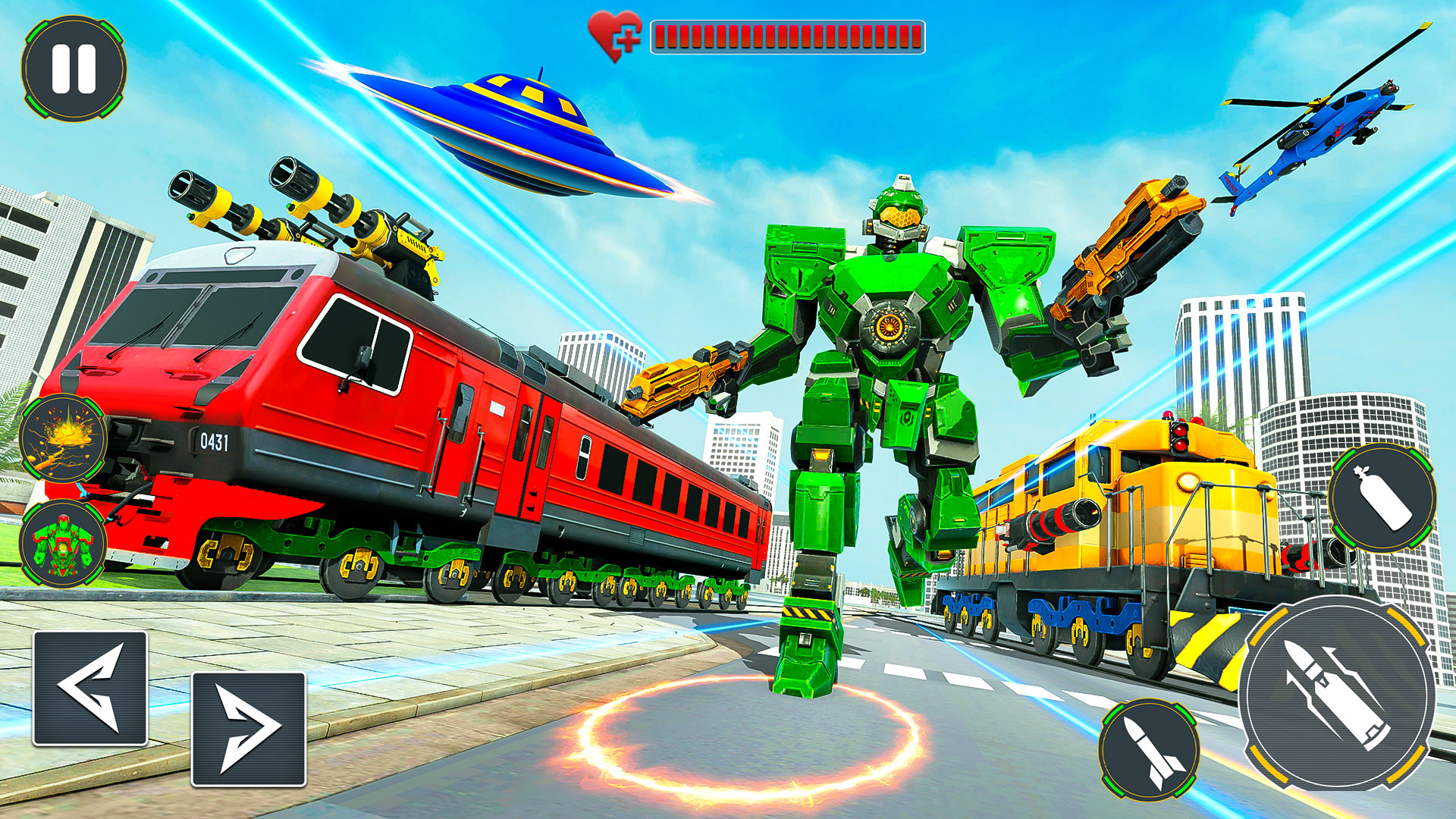The width and height of the screenshot is (1456, 819).
Task: Click the gatling guns on the red train
Action: (296, 220)
